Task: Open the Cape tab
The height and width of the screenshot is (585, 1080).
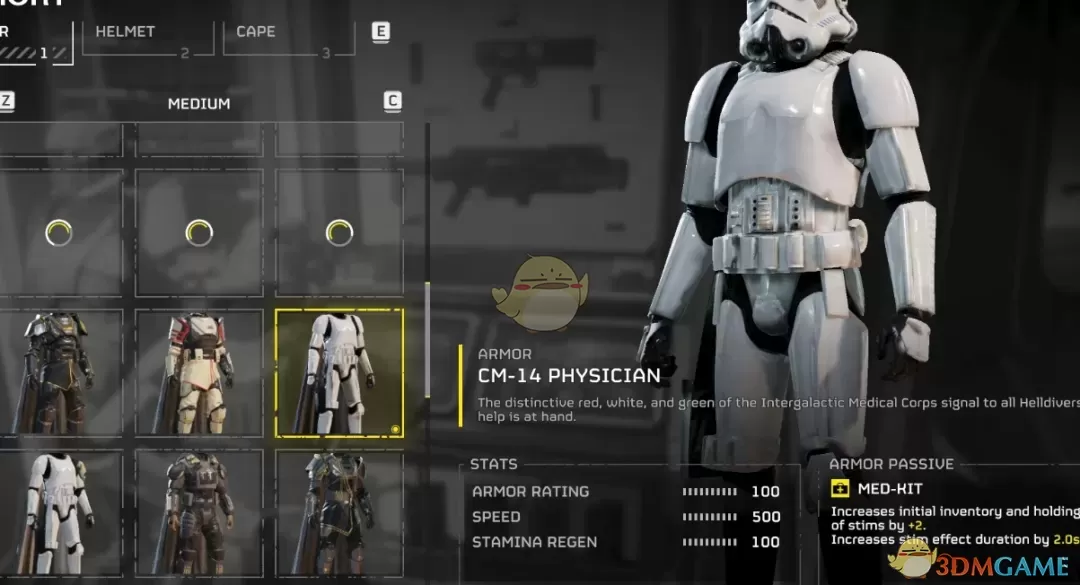Action: pos(289,37)
